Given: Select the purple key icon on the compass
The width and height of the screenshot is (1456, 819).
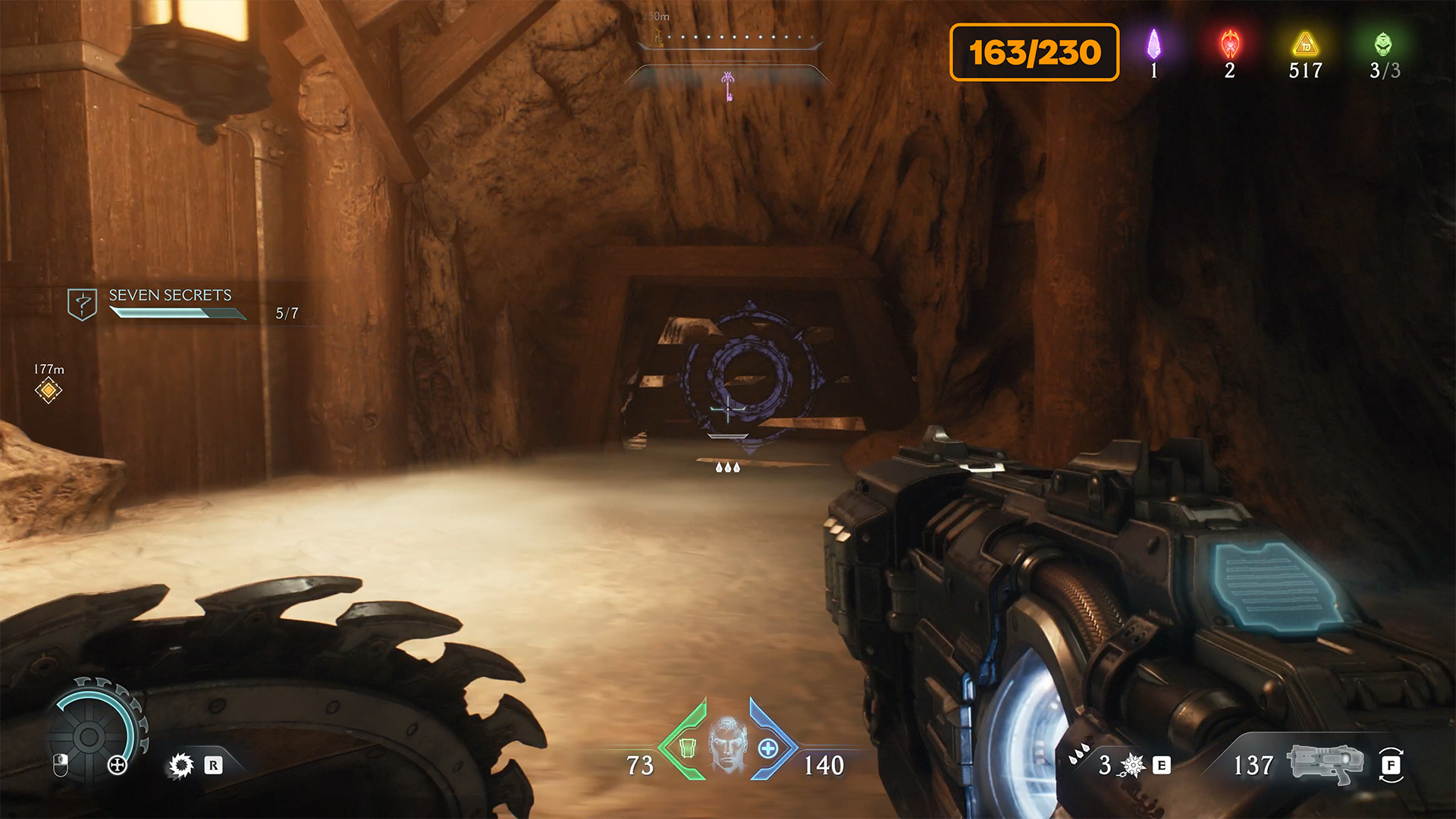Looking at the screenshot, I should [x=728, y=86].
